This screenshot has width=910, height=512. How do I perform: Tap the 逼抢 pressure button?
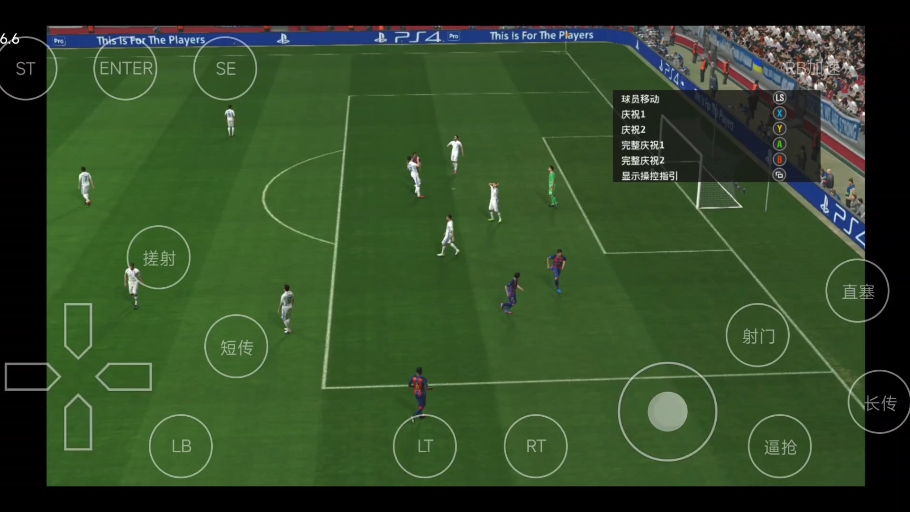coord(780,446)
